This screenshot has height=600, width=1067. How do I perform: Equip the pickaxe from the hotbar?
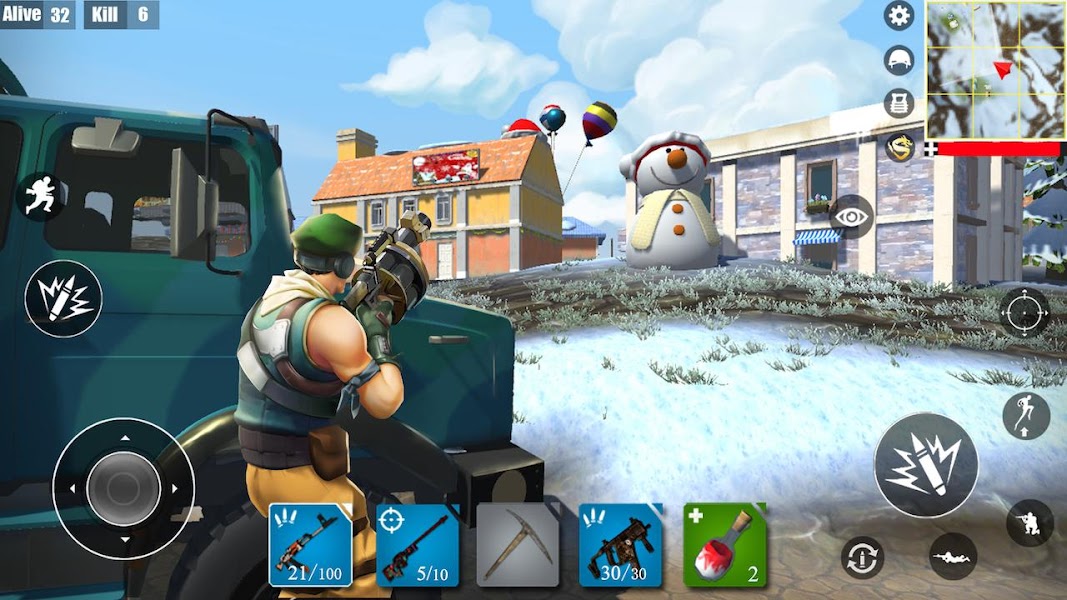[517, 545]
